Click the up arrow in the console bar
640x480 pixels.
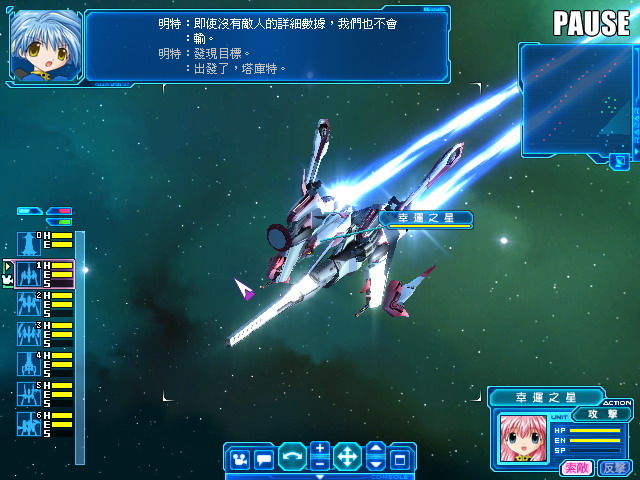[x=375, y=449]
